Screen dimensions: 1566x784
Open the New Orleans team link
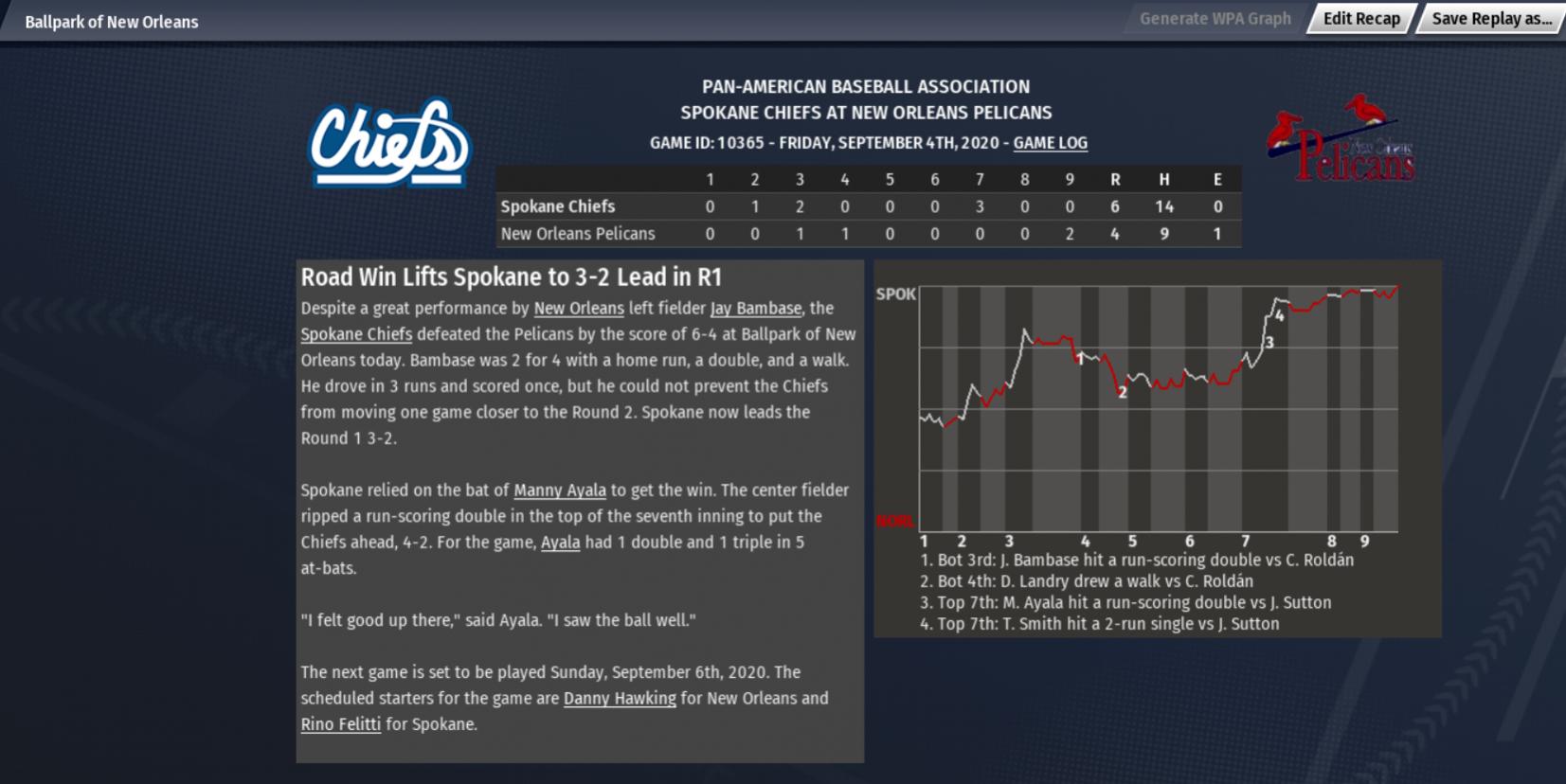579,309
